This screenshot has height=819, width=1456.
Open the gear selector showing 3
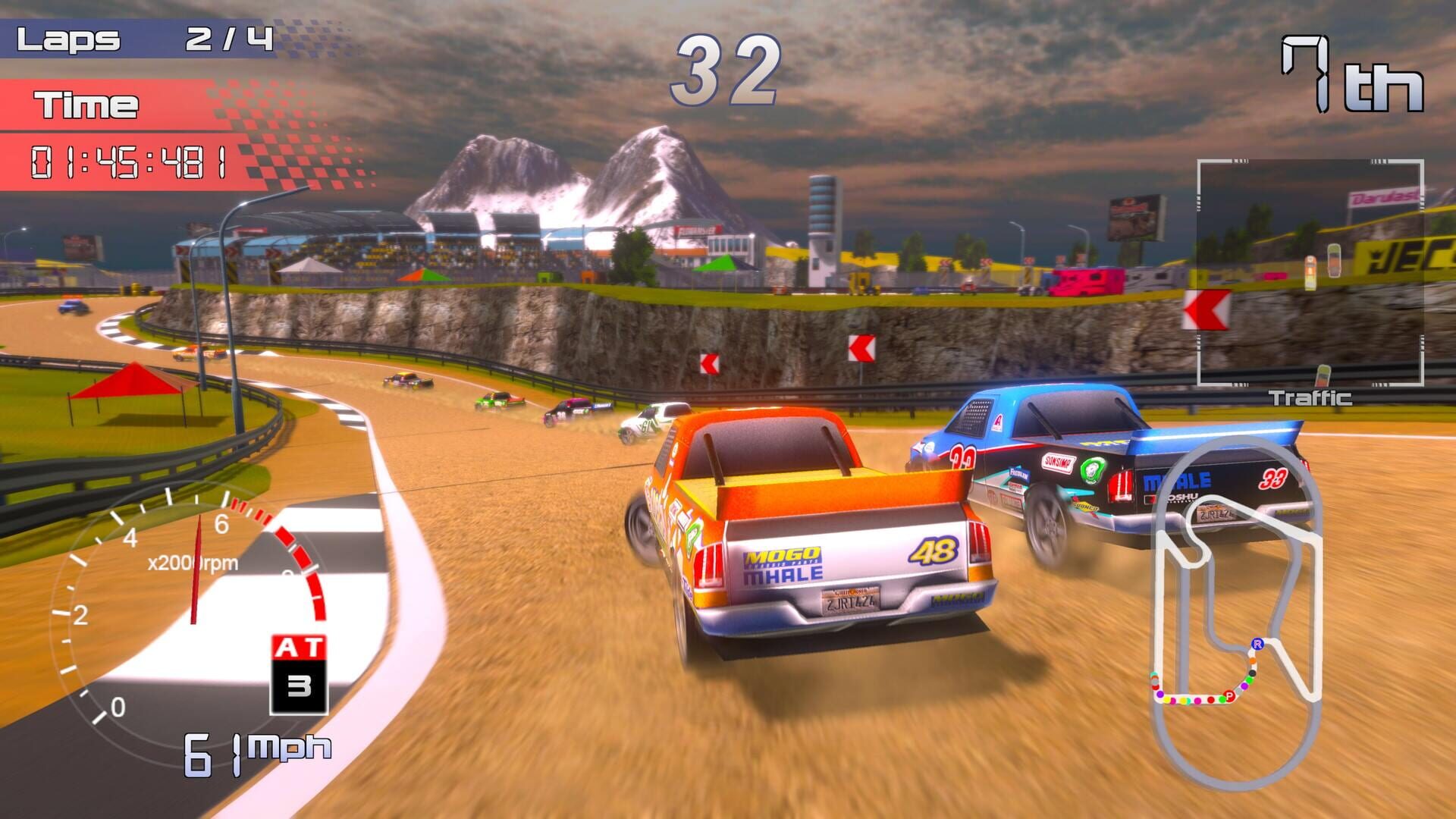point(300,683)
